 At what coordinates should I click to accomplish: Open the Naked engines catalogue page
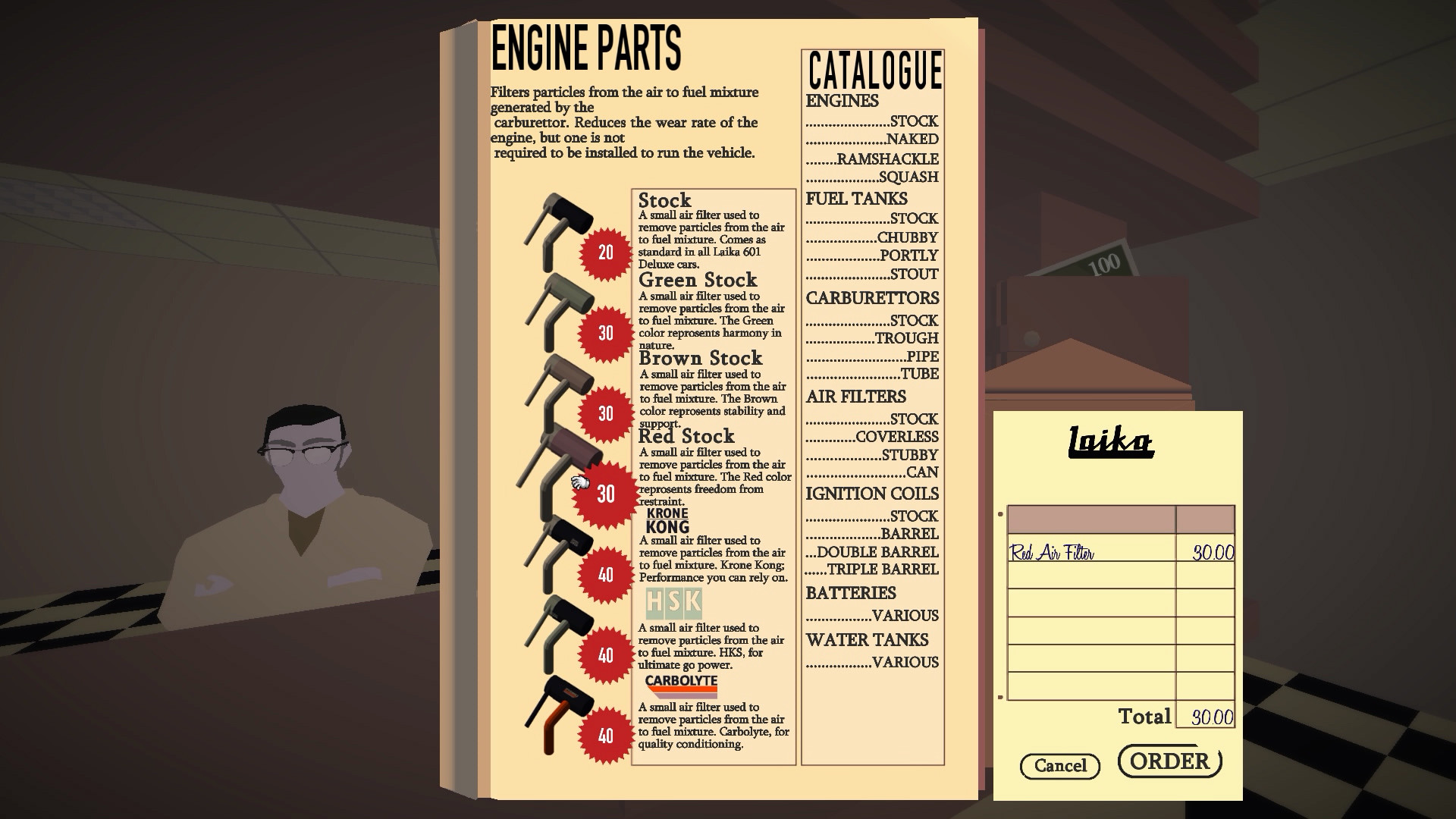click(x=912, y=140)
